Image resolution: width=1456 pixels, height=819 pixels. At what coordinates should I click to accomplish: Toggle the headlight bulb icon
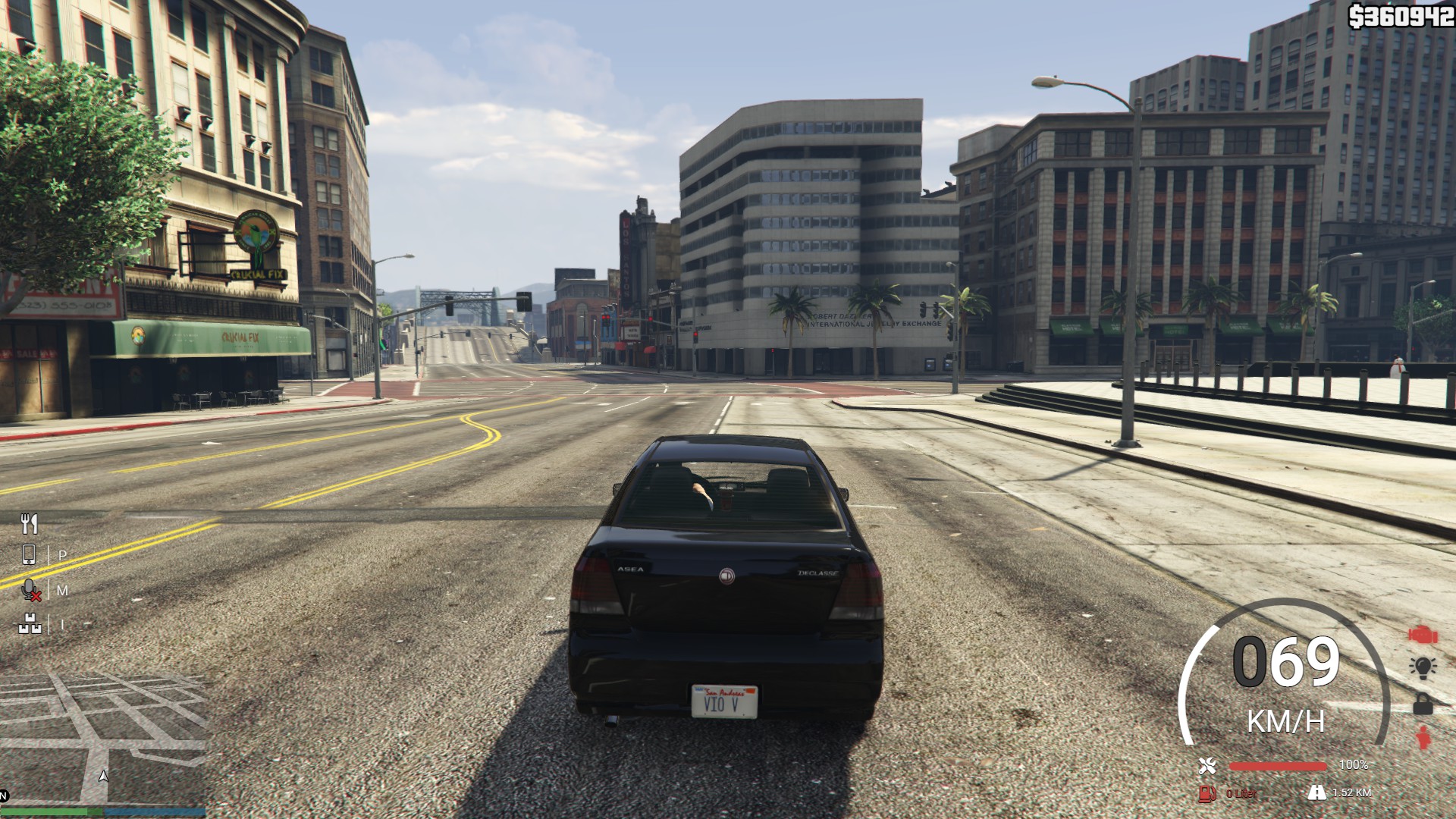pos(1423,667)
